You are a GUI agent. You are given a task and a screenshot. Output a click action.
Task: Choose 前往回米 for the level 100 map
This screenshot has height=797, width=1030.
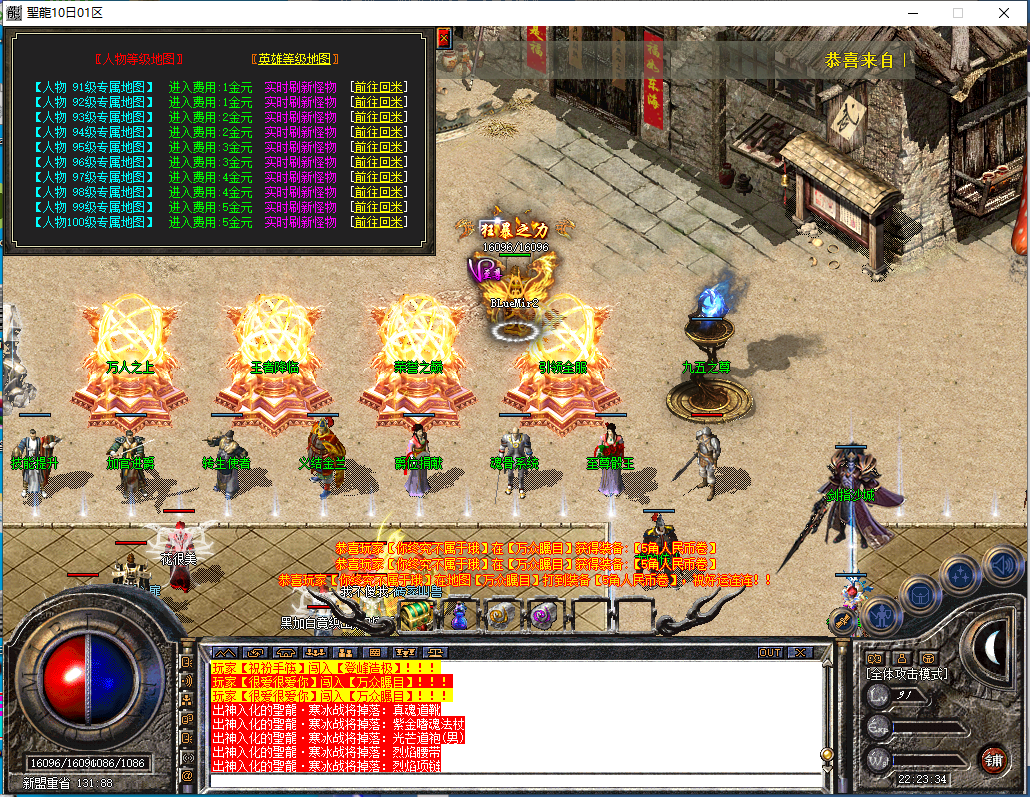tap(378, 222)
